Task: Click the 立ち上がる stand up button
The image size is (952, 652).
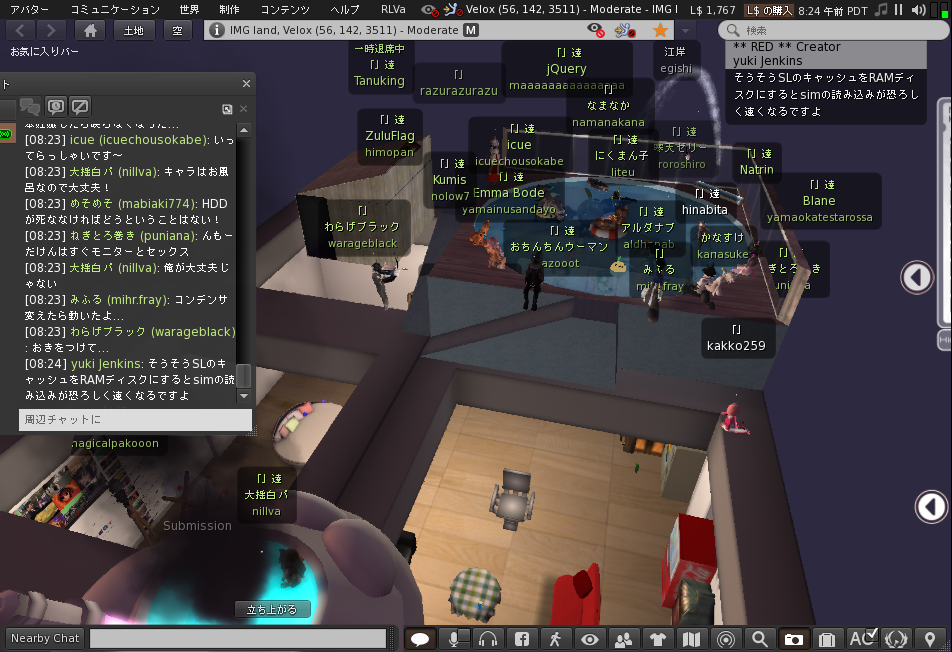Action: point(272,609)
